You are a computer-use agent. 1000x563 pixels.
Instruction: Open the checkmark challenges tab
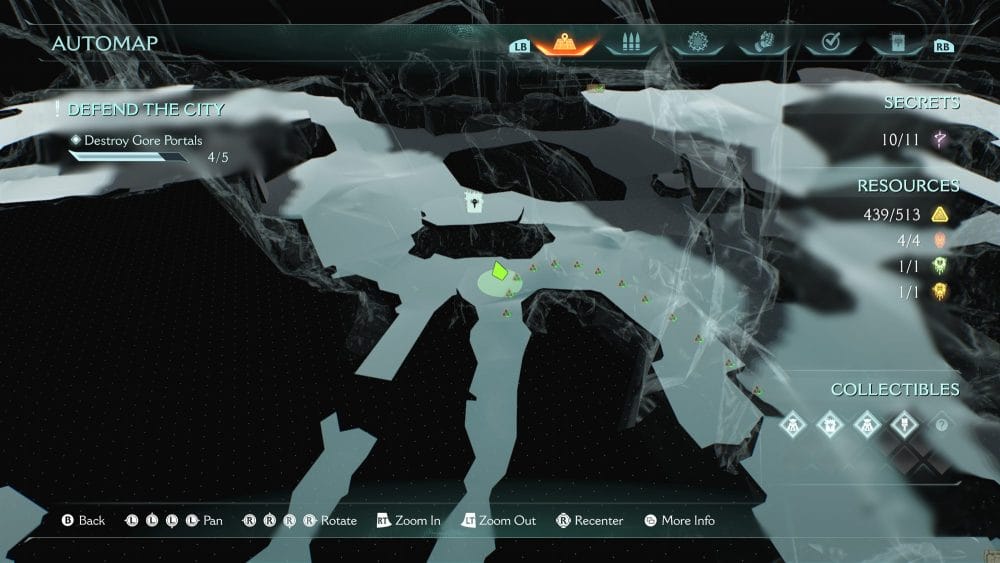[829, 43]
